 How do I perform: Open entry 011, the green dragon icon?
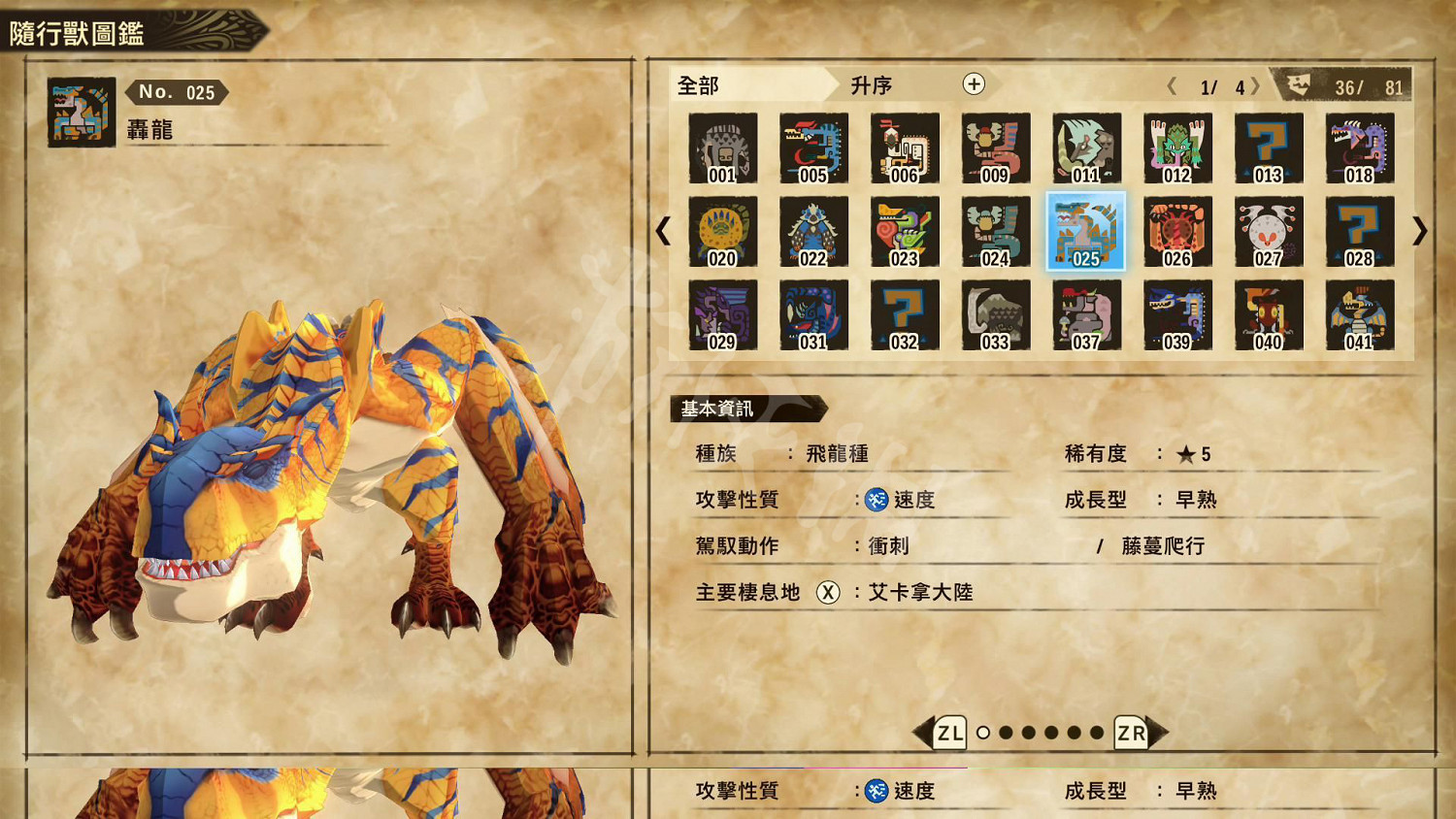(x=1085, y=148)
